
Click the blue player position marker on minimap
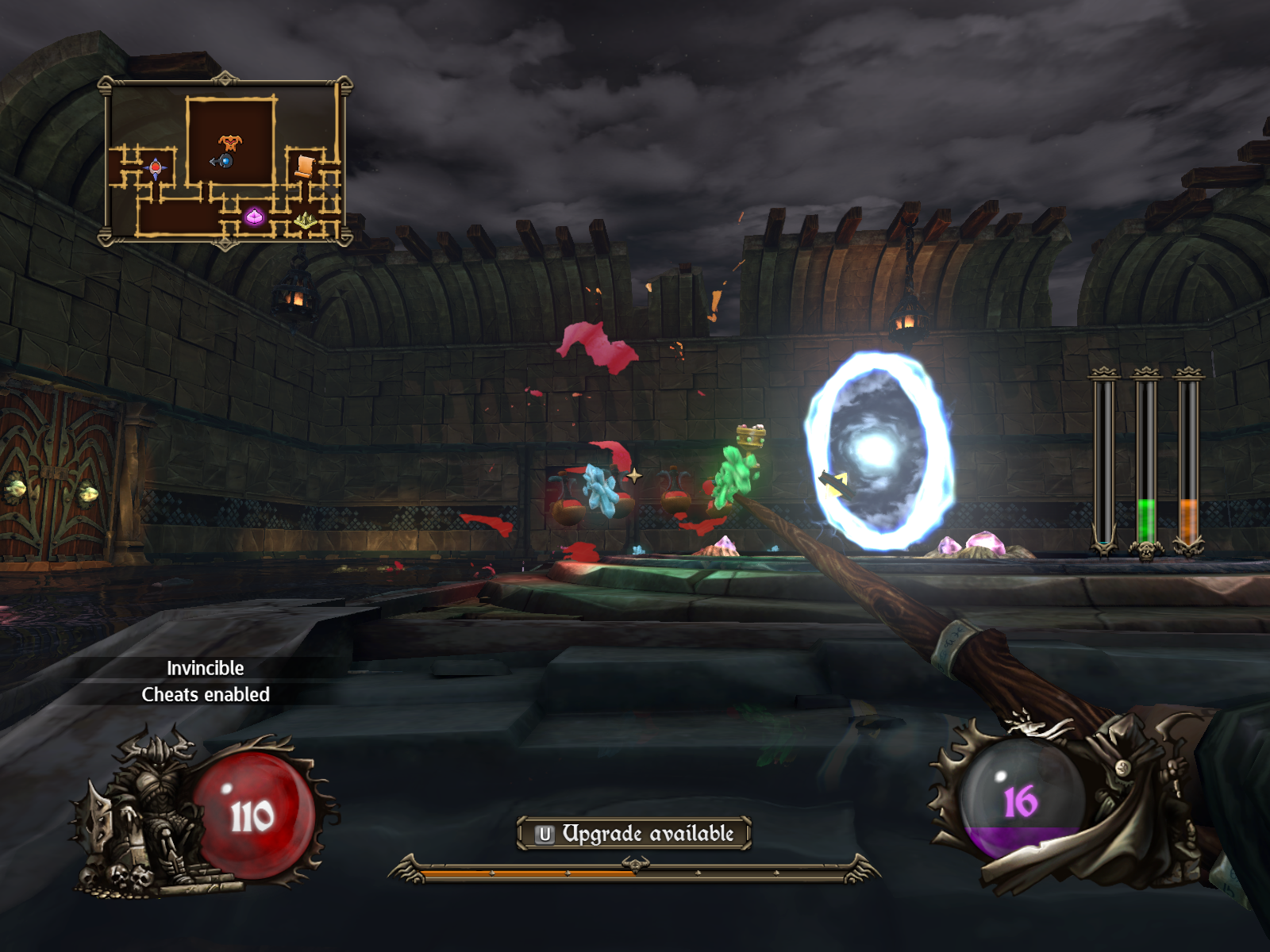pyautogui.click(x=225, y=161)
